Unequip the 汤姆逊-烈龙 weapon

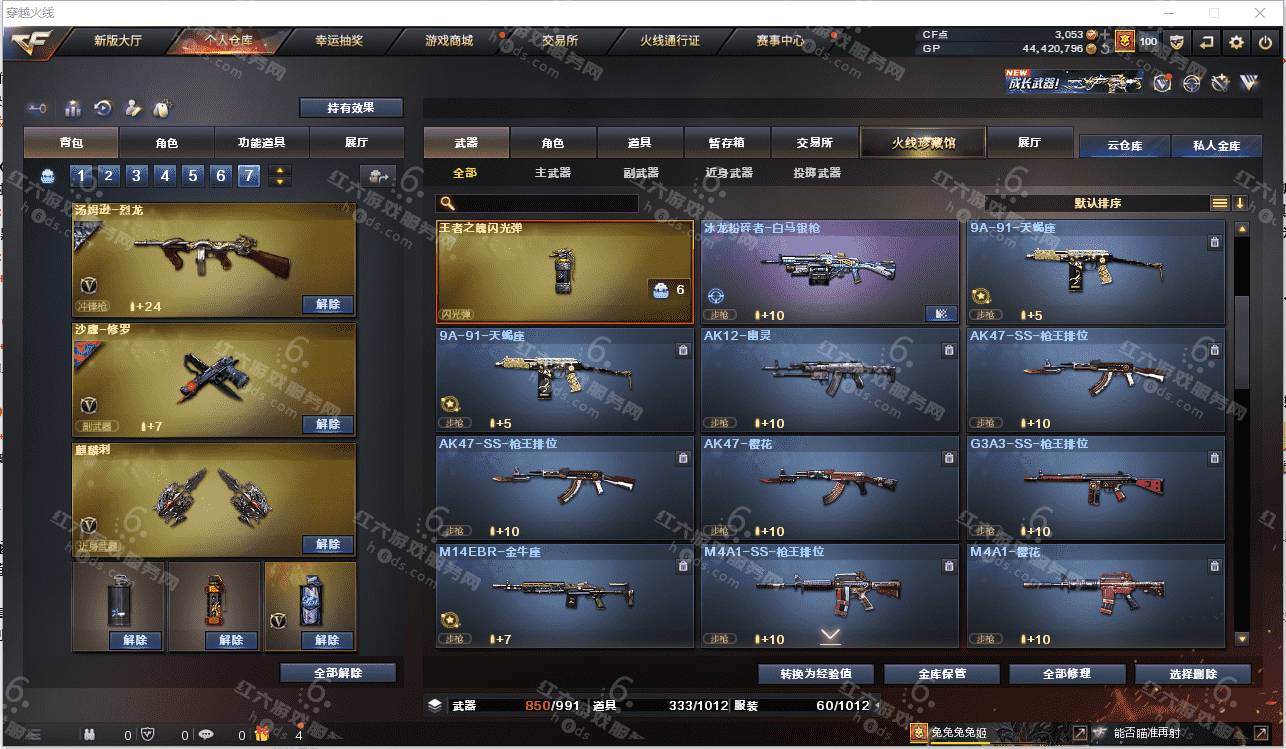327,304
